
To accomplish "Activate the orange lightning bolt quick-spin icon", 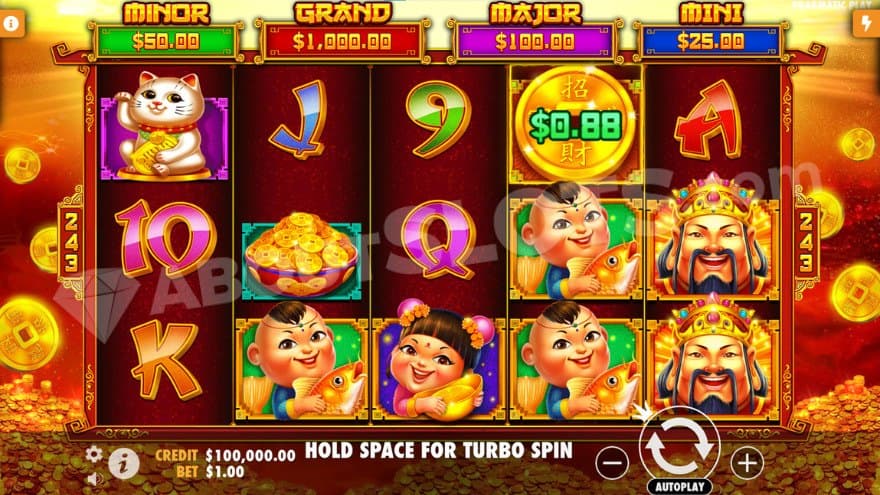I will (x=866, y=25).
